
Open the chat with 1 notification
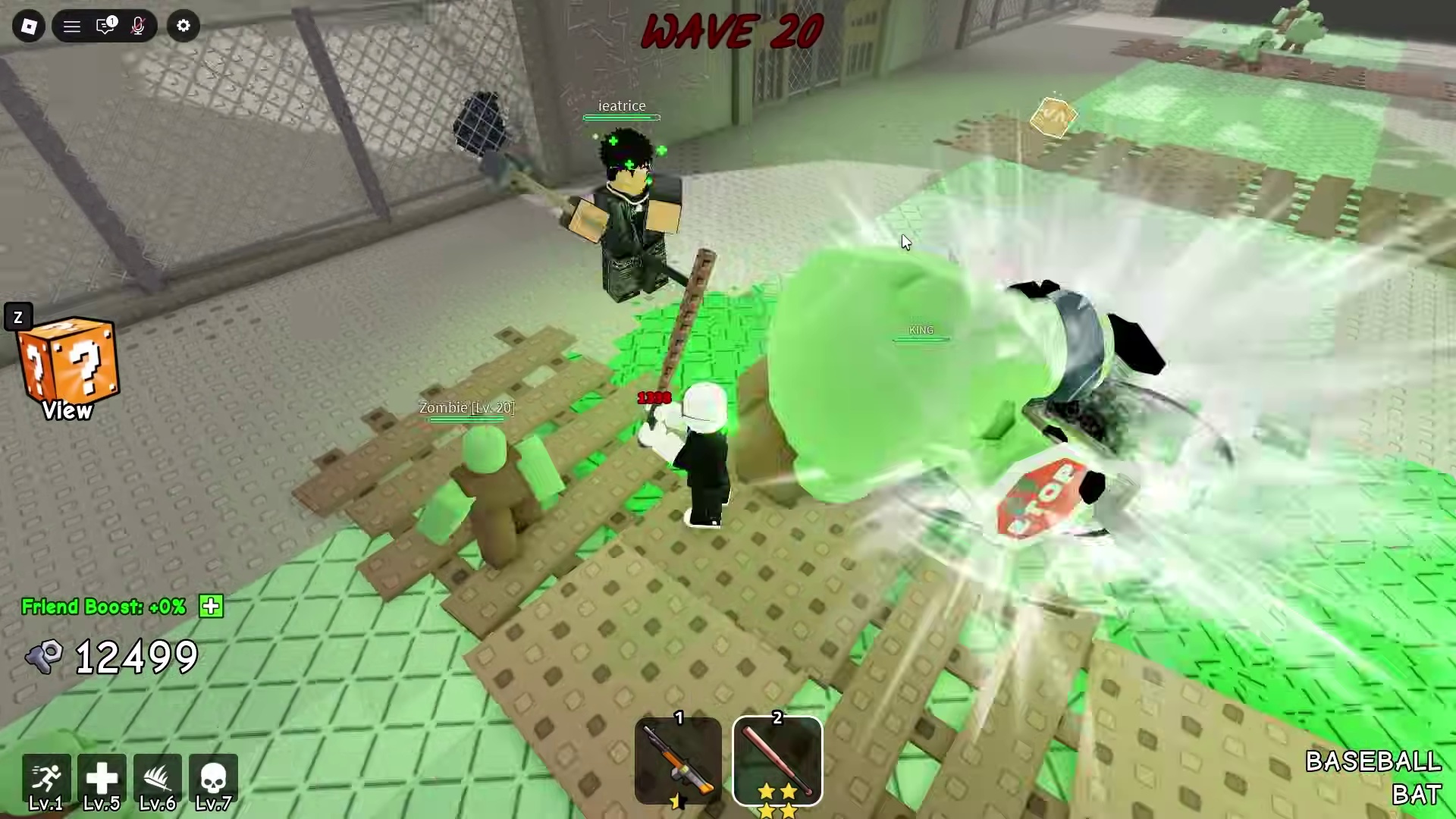(x=106, y=26)
